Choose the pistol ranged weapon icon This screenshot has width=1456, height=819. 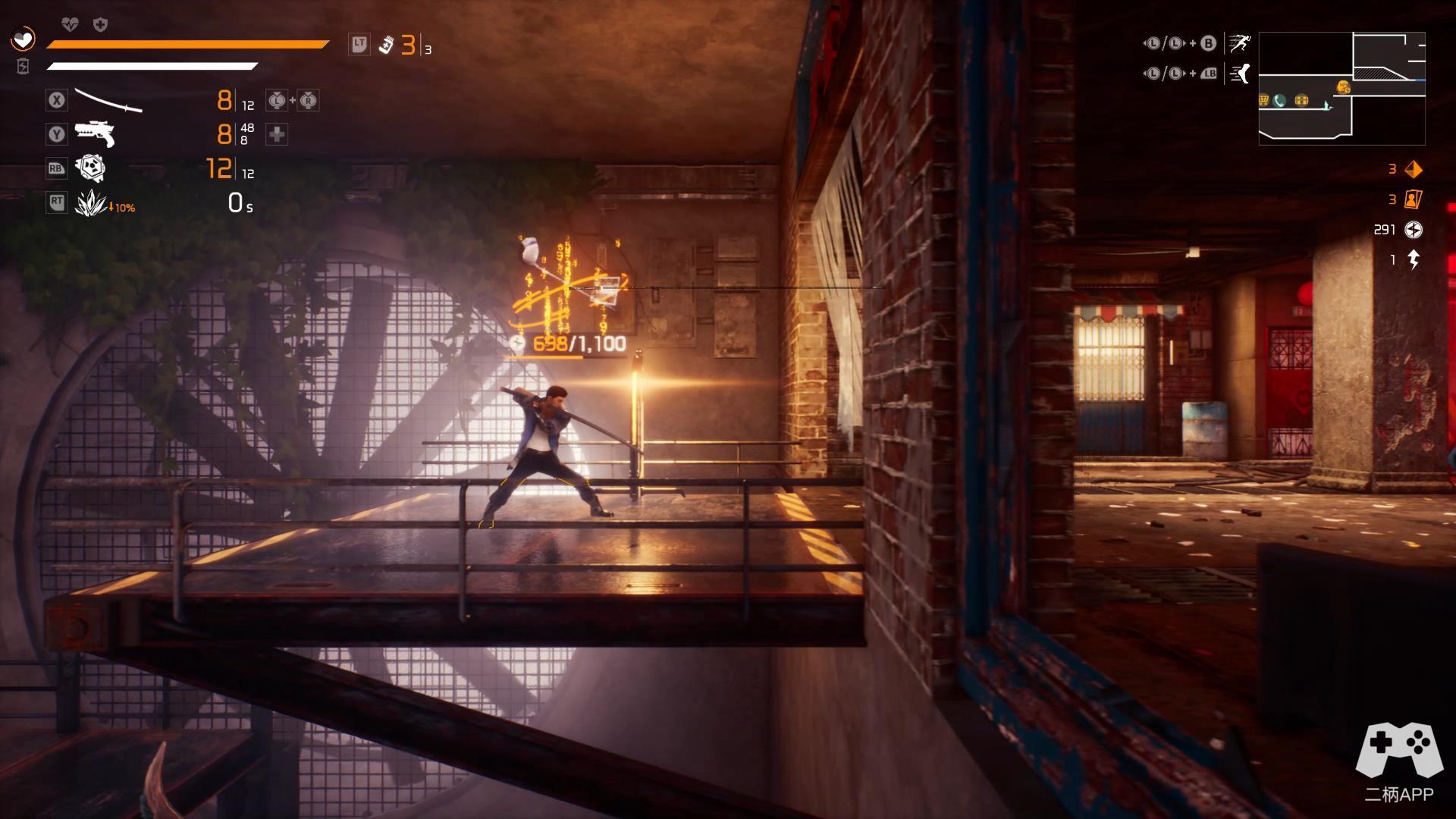[x=95, y=134]
